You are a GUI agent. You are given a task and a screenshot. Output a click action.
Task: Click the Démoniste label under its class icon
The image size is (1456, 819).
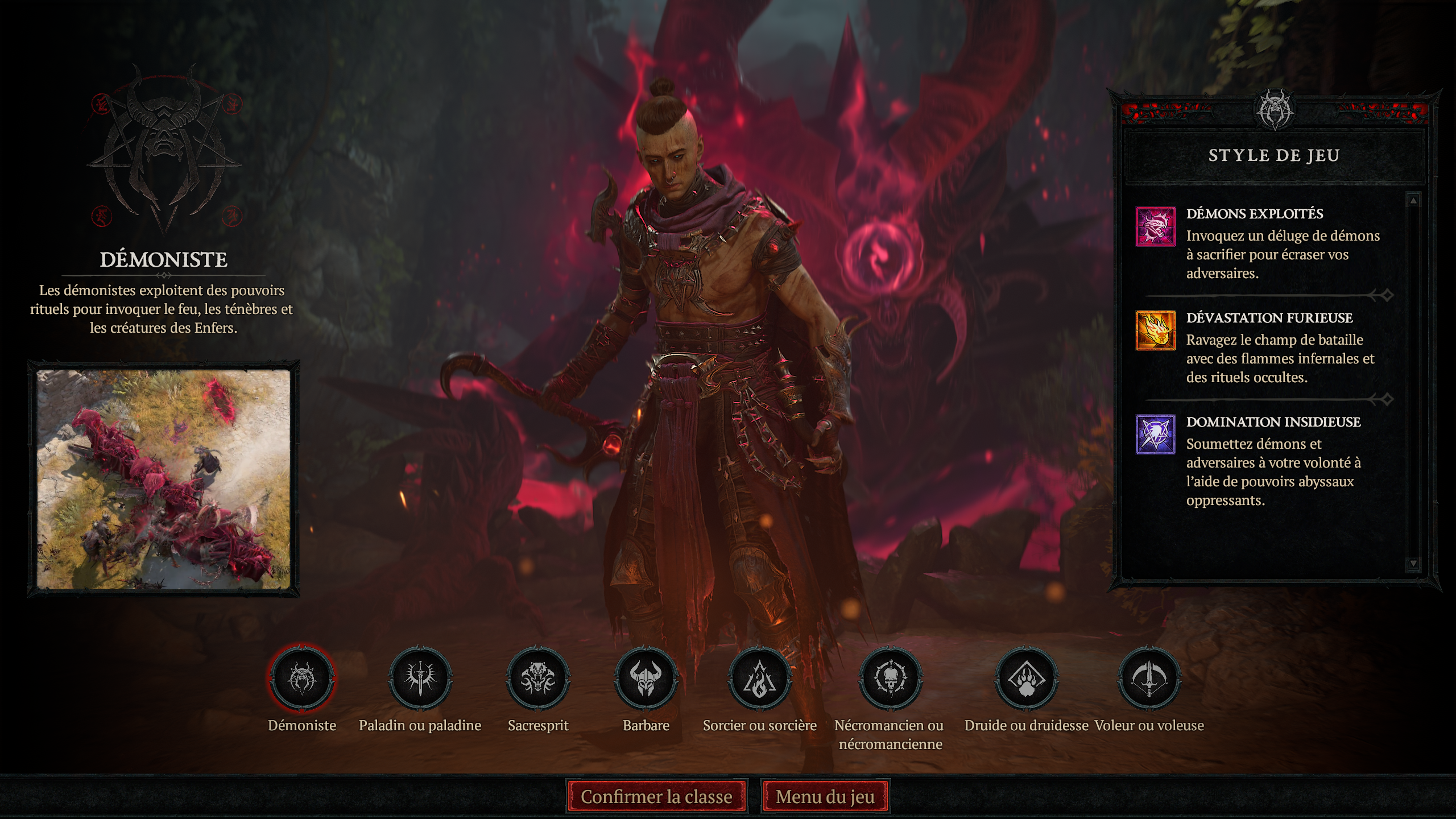pos(302,725)
